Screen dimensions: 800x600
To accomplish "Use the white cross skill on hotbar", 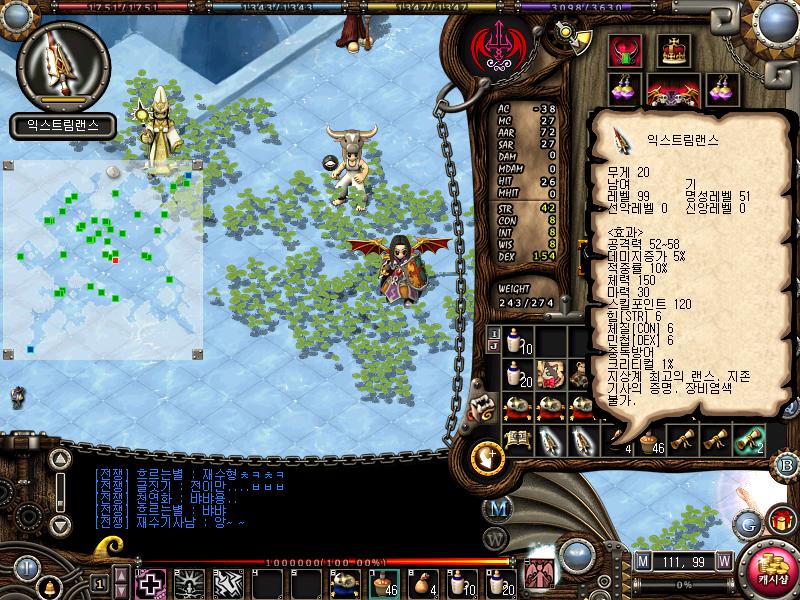I will point(151,582).
